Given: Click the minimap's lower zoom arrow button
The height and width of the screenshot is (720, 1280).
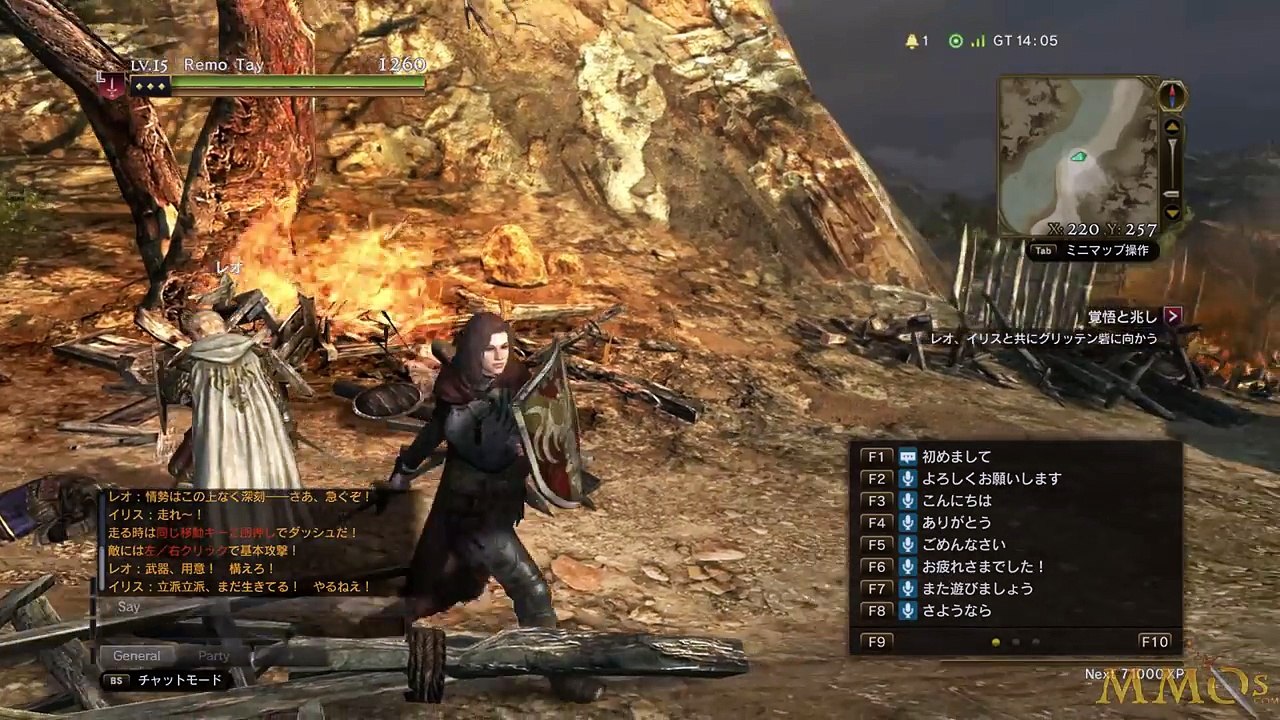Looking at the screenshot, I should 1172,211.
